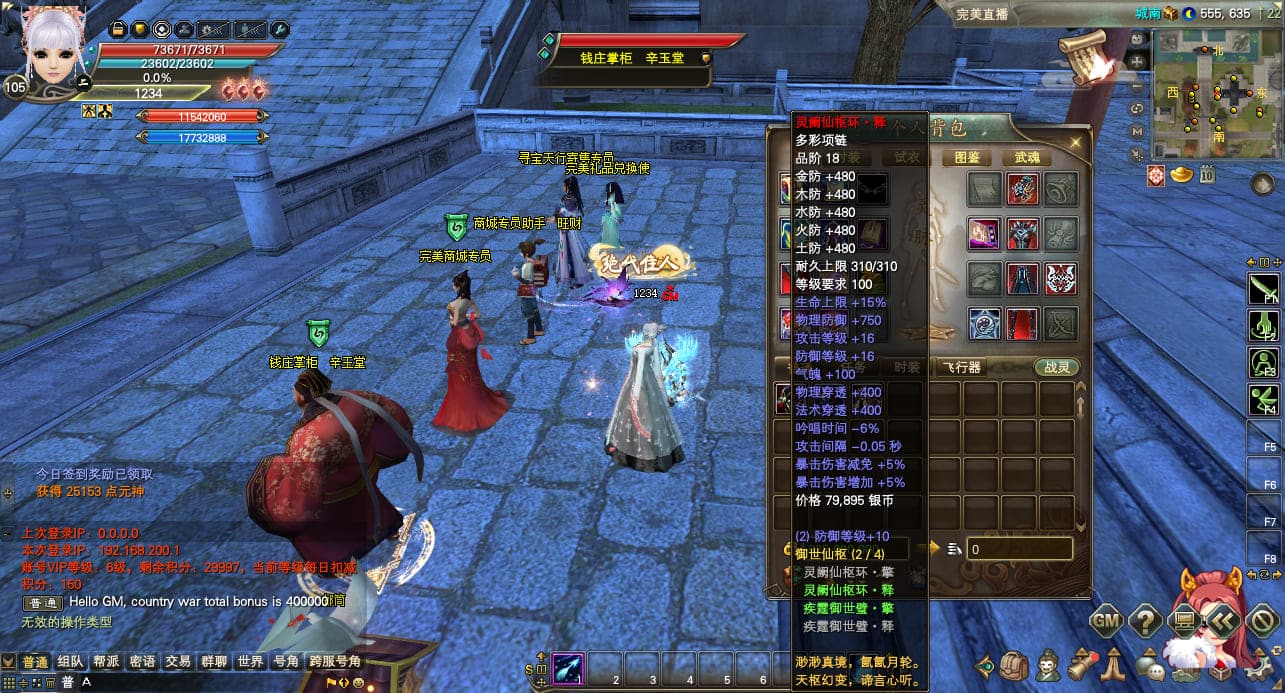1285x693 pixels.
Task: Open the chat bubbles social icon
Action: pyautogui.click(x=1152, y=666)
